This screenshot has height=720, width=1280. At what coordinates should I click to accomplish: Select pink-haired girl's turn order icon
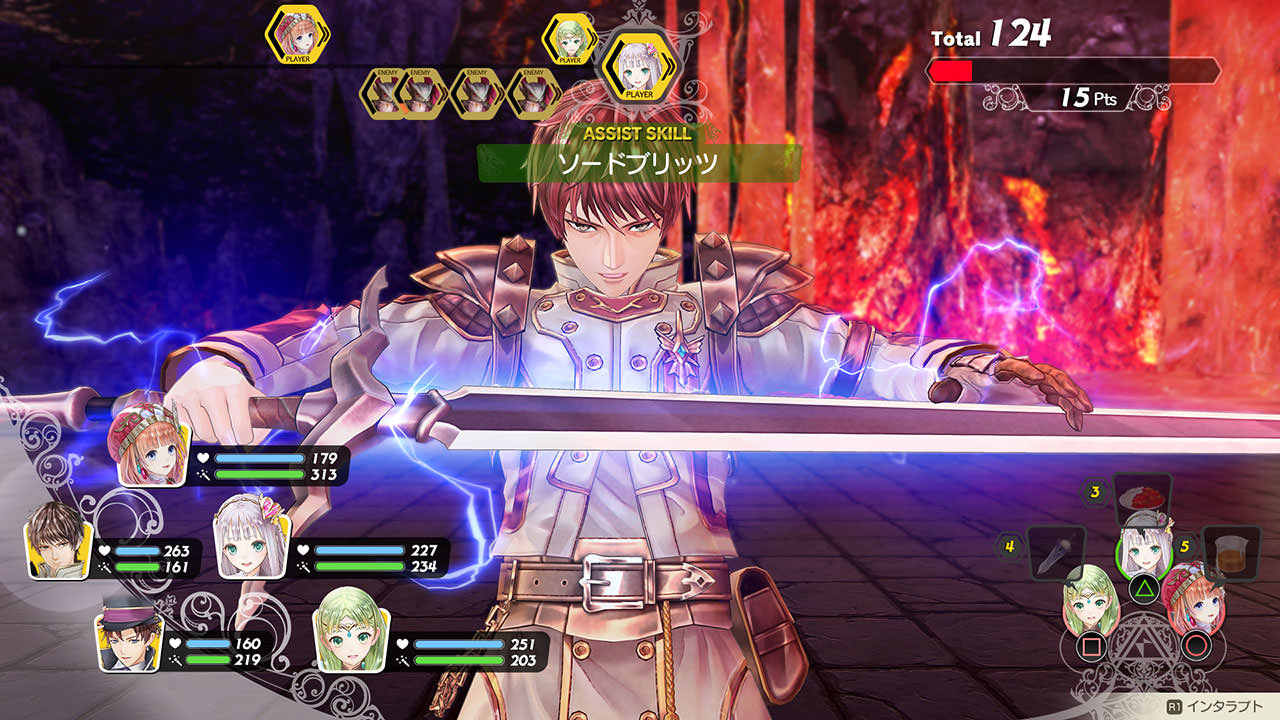tap(298, 35)
